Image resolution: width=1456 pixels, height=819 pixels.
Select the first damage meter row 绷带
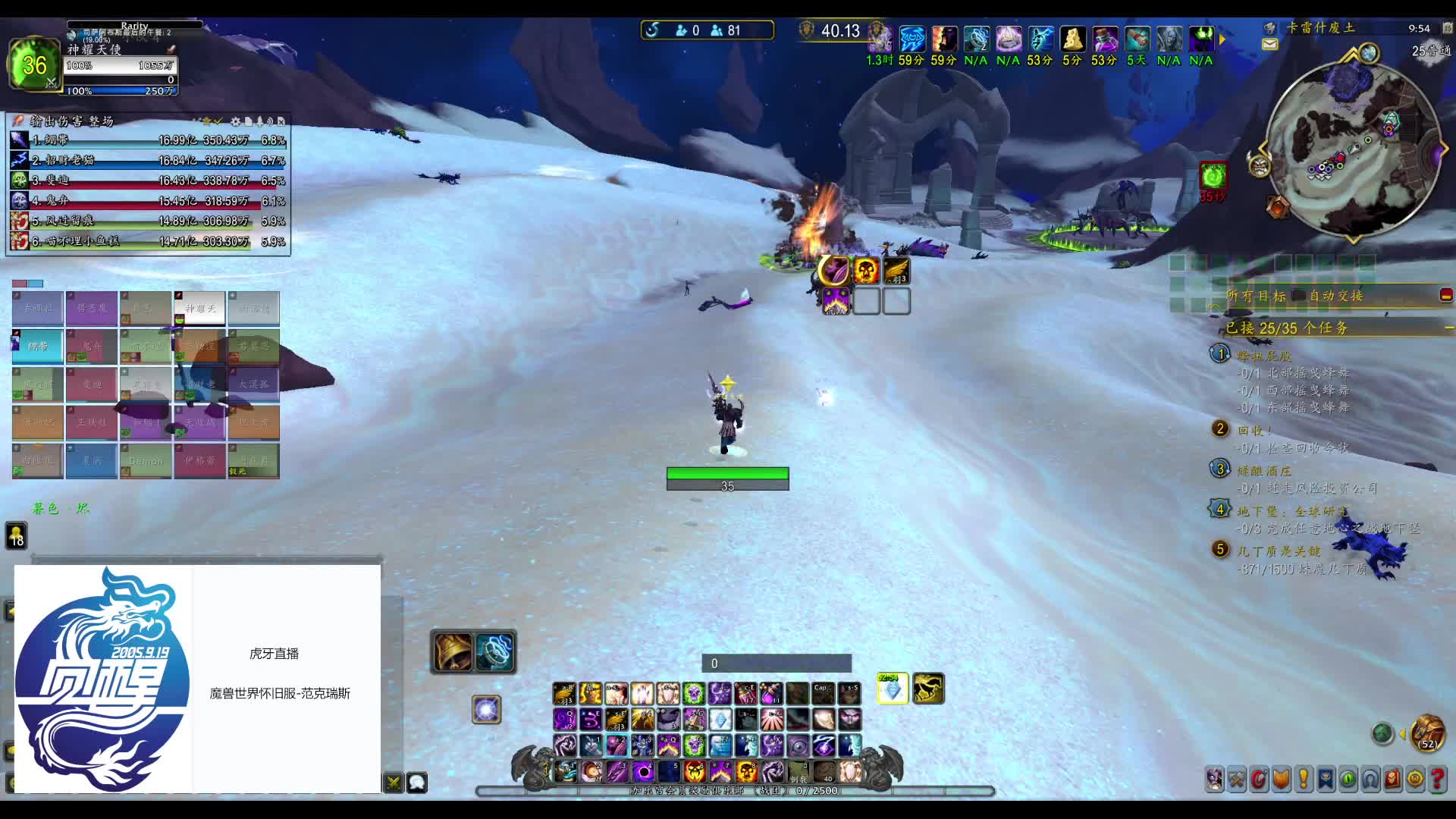pos(148,140)
